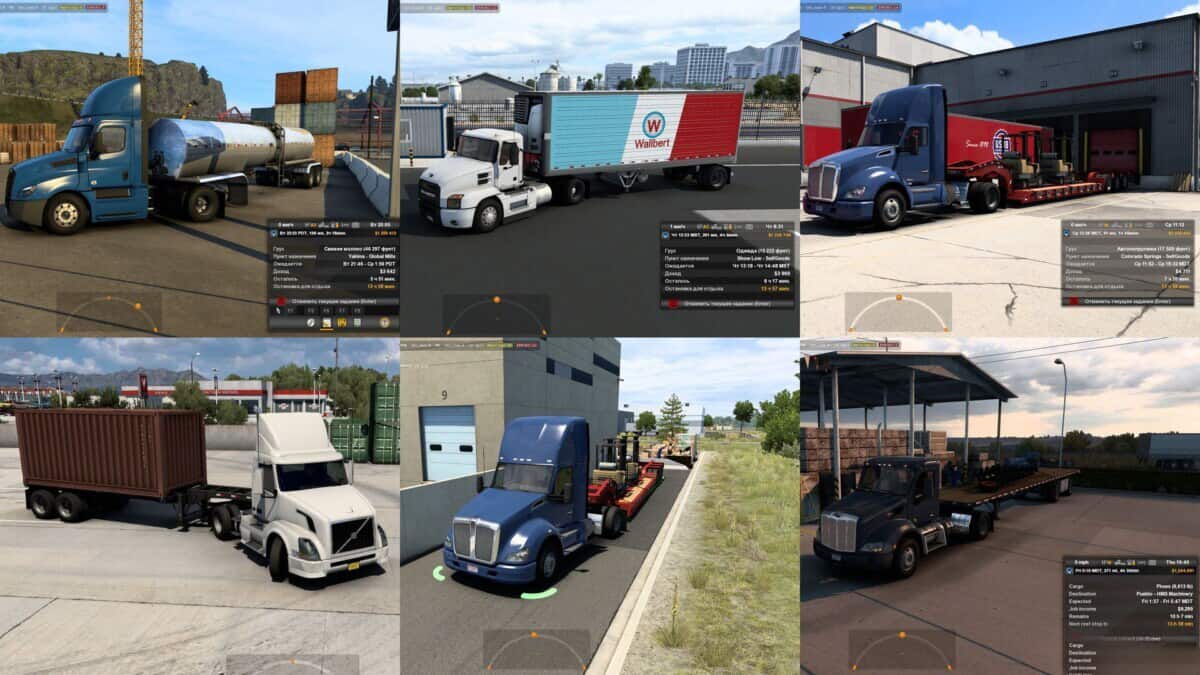Switch to the green list advisor tab

click(x=358, y=322)
